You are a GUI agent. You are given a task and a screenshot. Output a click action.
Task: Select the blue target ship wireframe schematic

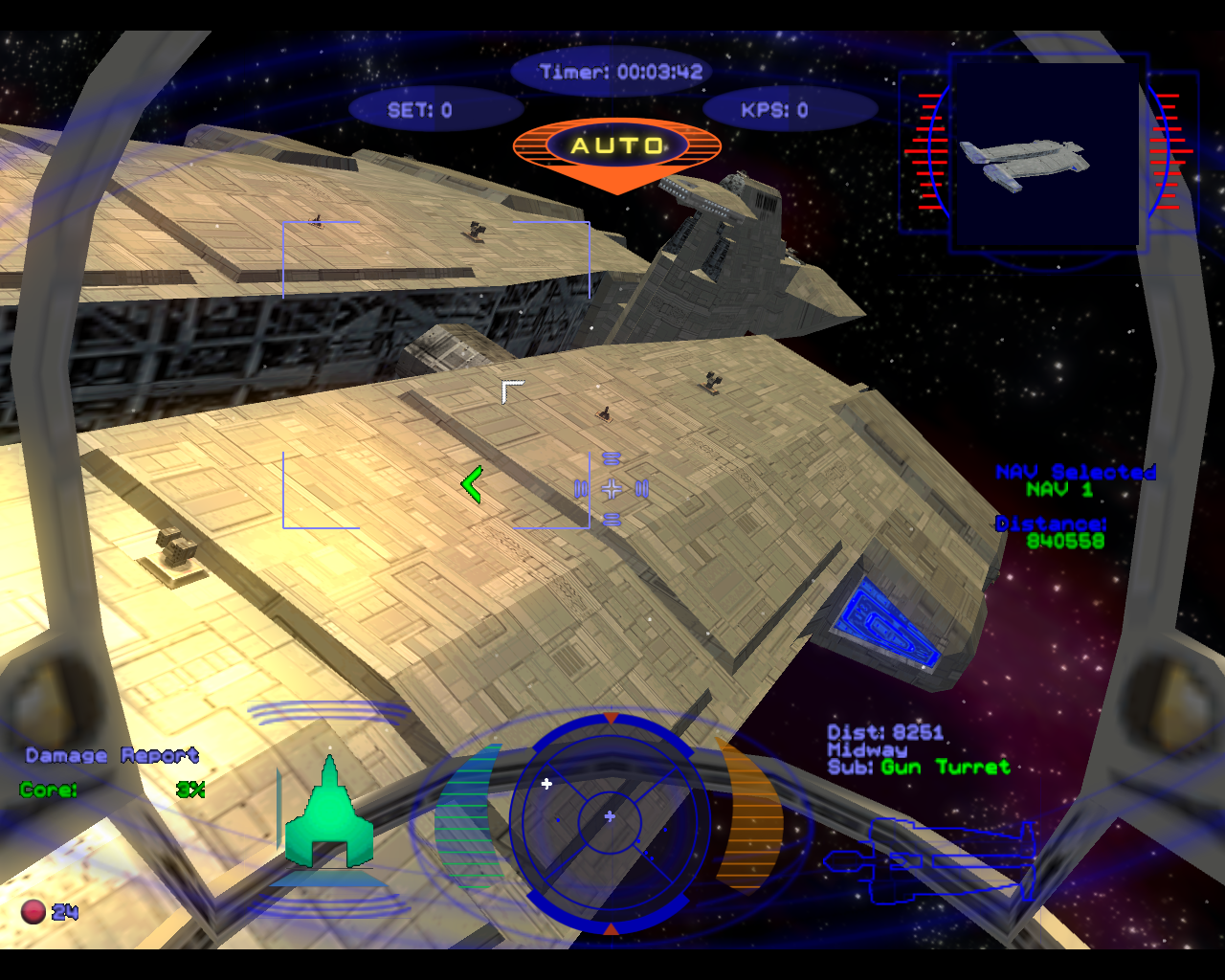930,860
